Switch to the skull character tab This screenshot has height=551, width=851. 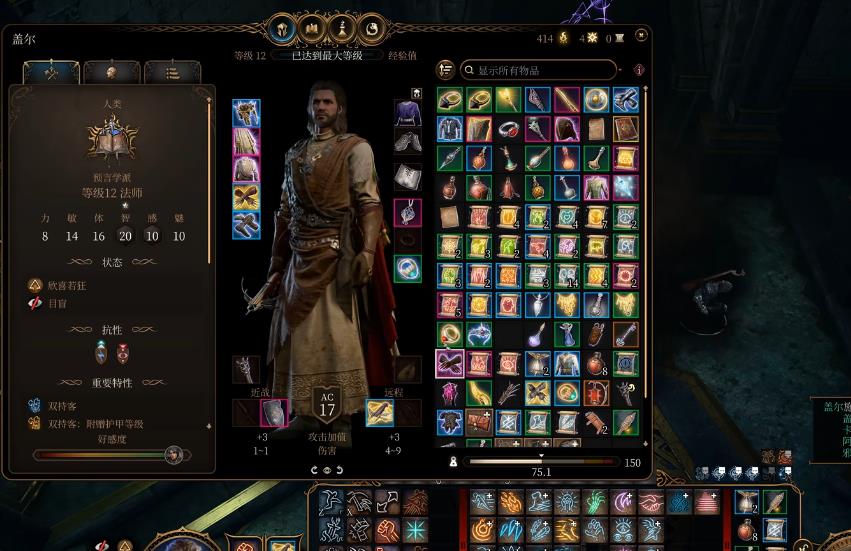click(111, 72)
